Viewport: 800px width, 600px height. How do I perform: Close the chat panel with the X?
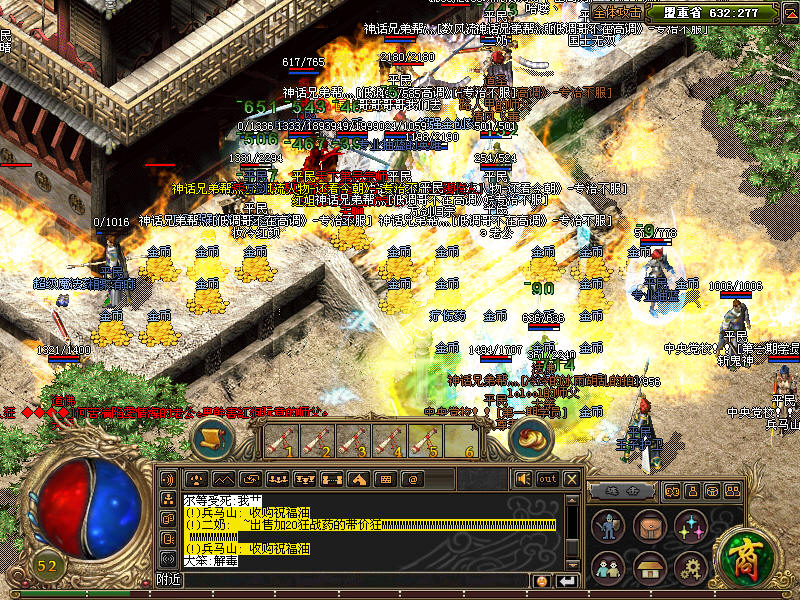point(571,479)
